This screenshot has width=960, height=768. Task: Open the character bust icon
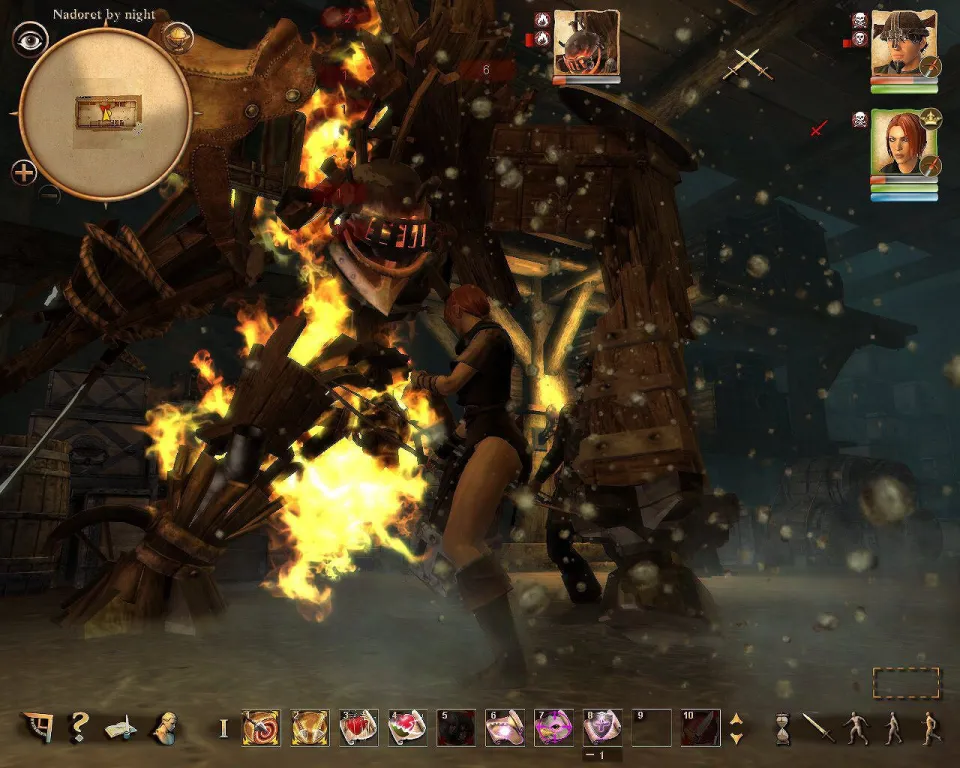(x=165, y=727)
